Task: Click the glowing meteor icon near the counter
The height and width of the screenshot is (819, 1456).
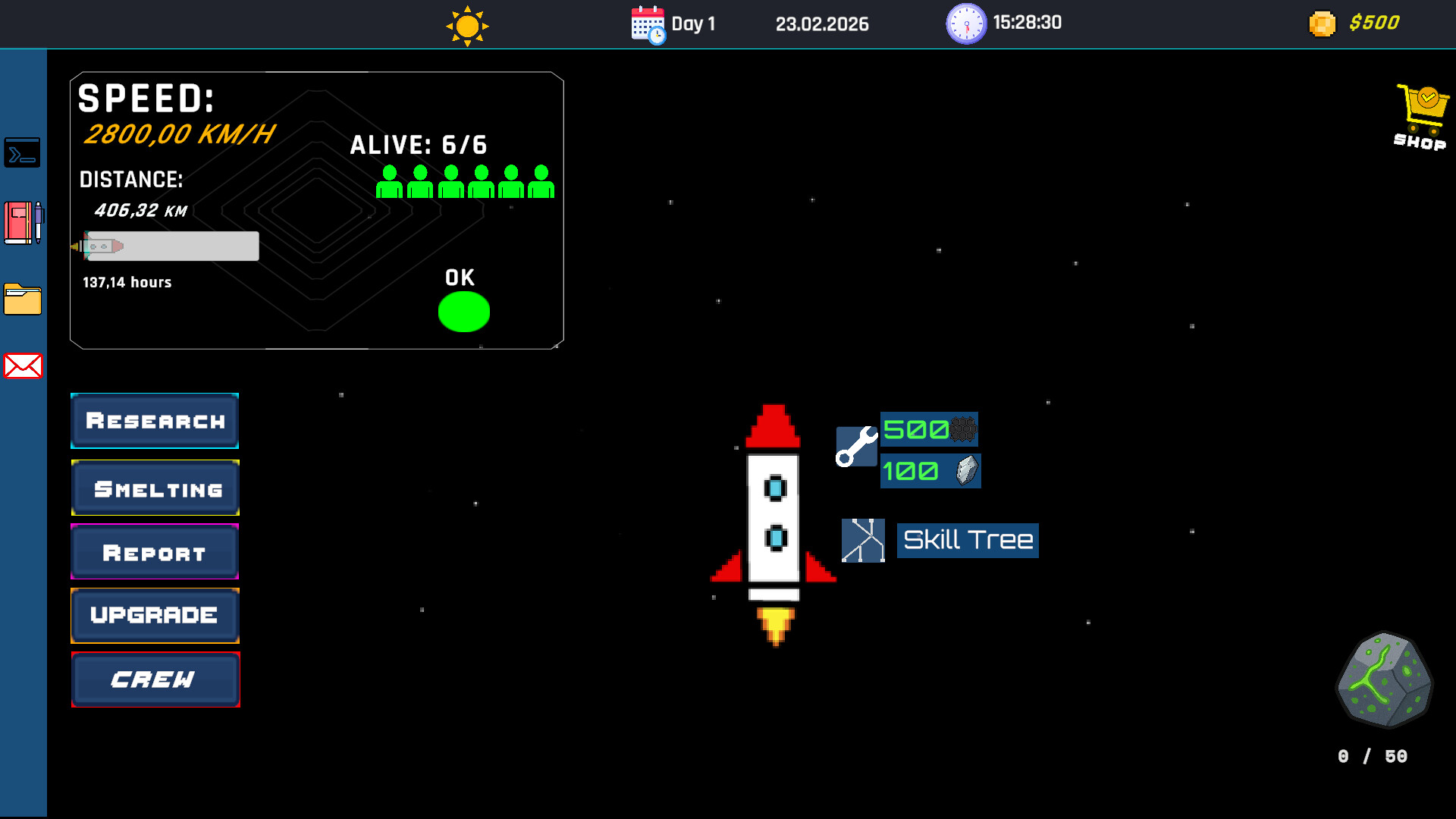Action: (x=1383, y=682)
